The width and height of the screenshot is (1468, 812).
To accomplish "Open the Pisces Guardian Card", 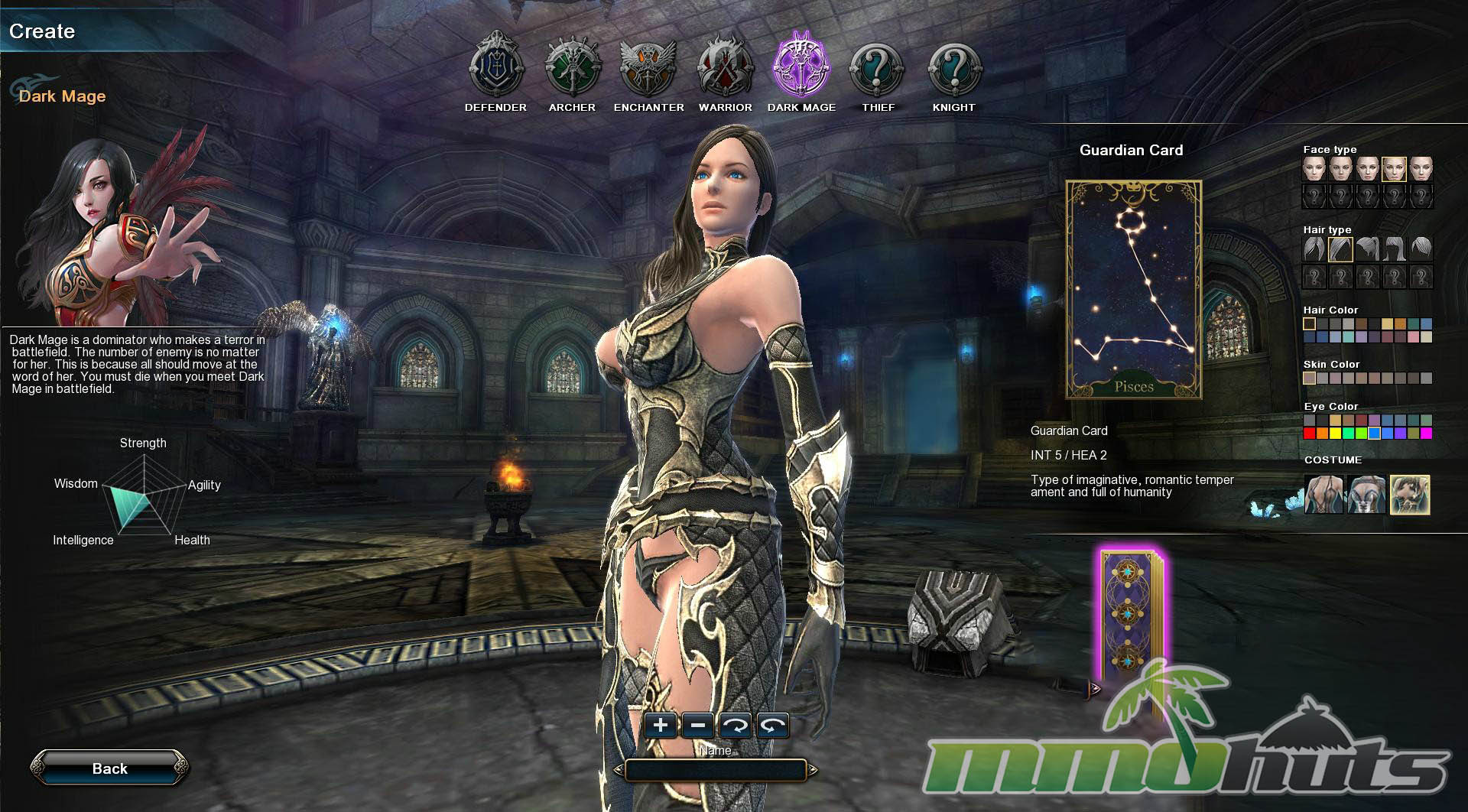I will tap(1134, 290).
